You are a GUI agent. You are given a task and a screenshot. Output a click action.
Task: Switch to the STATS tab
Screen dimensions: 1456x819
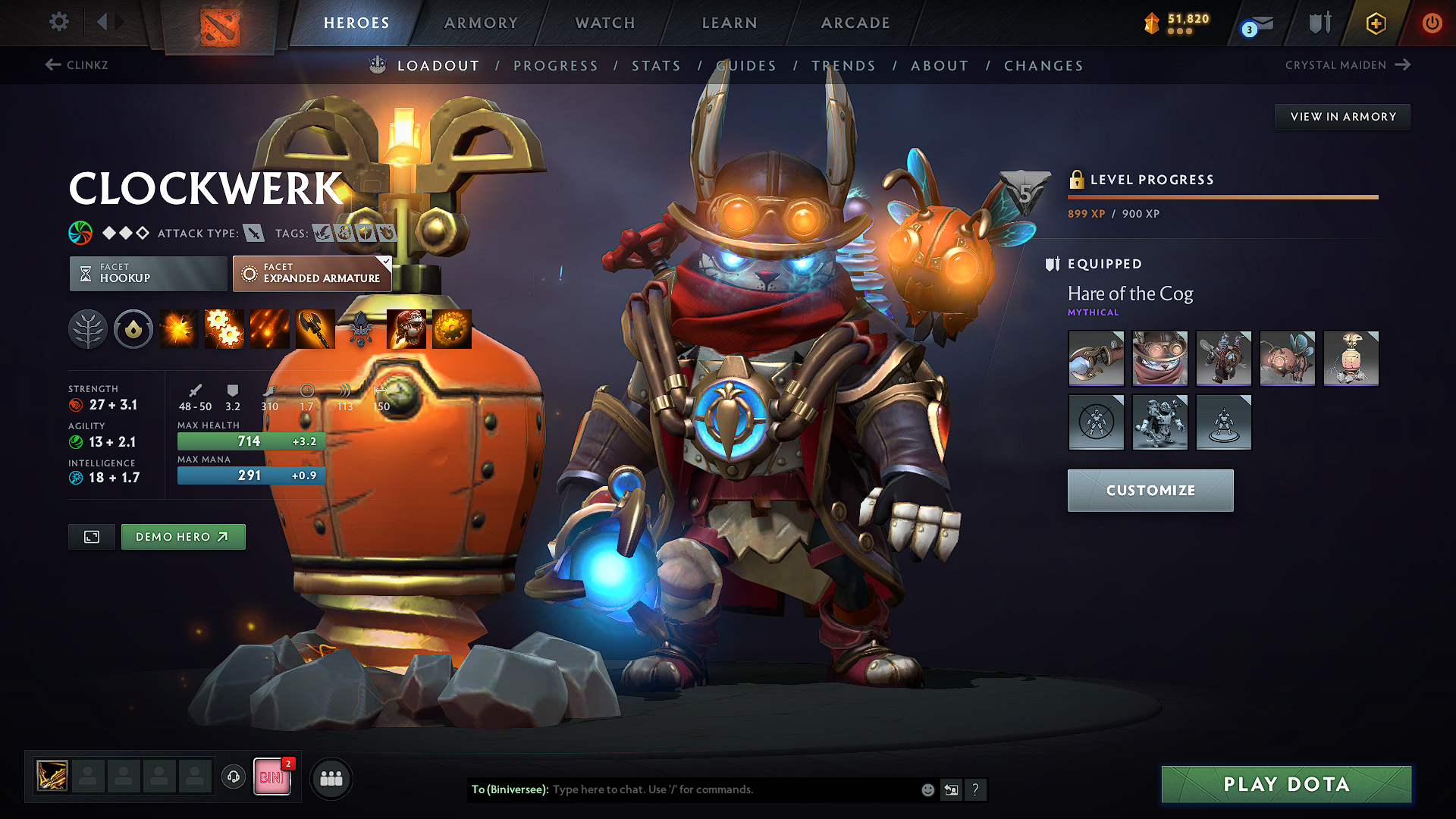657,65
